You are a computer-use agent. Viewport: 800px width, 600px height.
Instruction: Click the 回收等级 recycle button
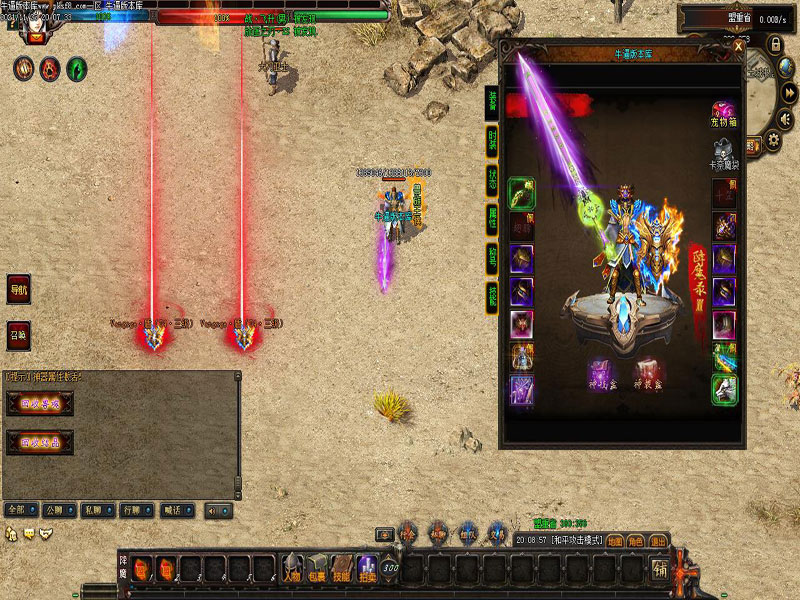click(x=39, y=405)
